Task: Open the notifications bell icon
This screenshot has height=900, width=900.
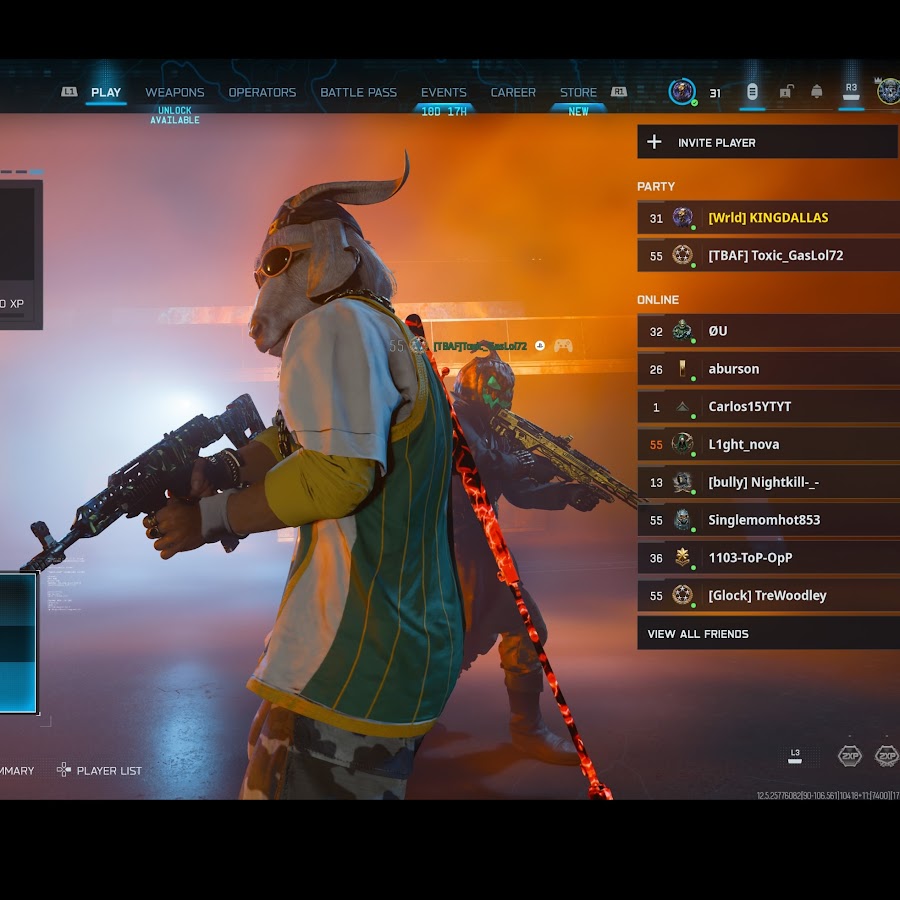Action: tap(817, 92)
